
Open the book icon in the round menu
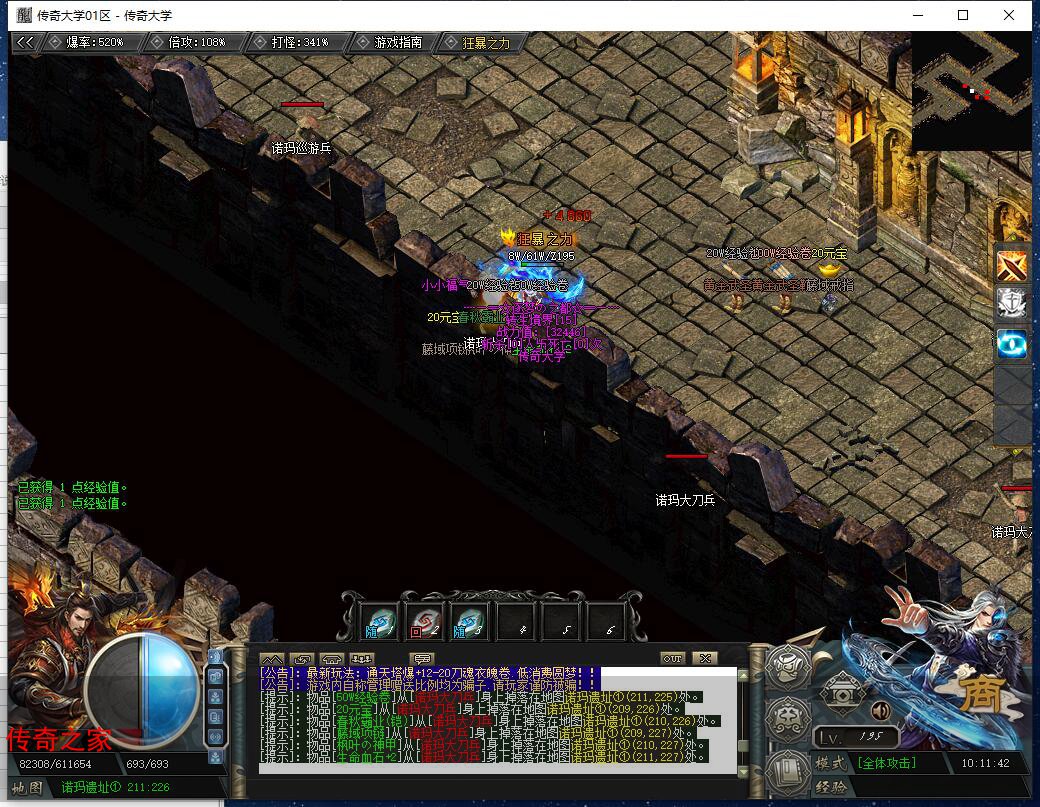pyautogui.click(x=790, y=770)
